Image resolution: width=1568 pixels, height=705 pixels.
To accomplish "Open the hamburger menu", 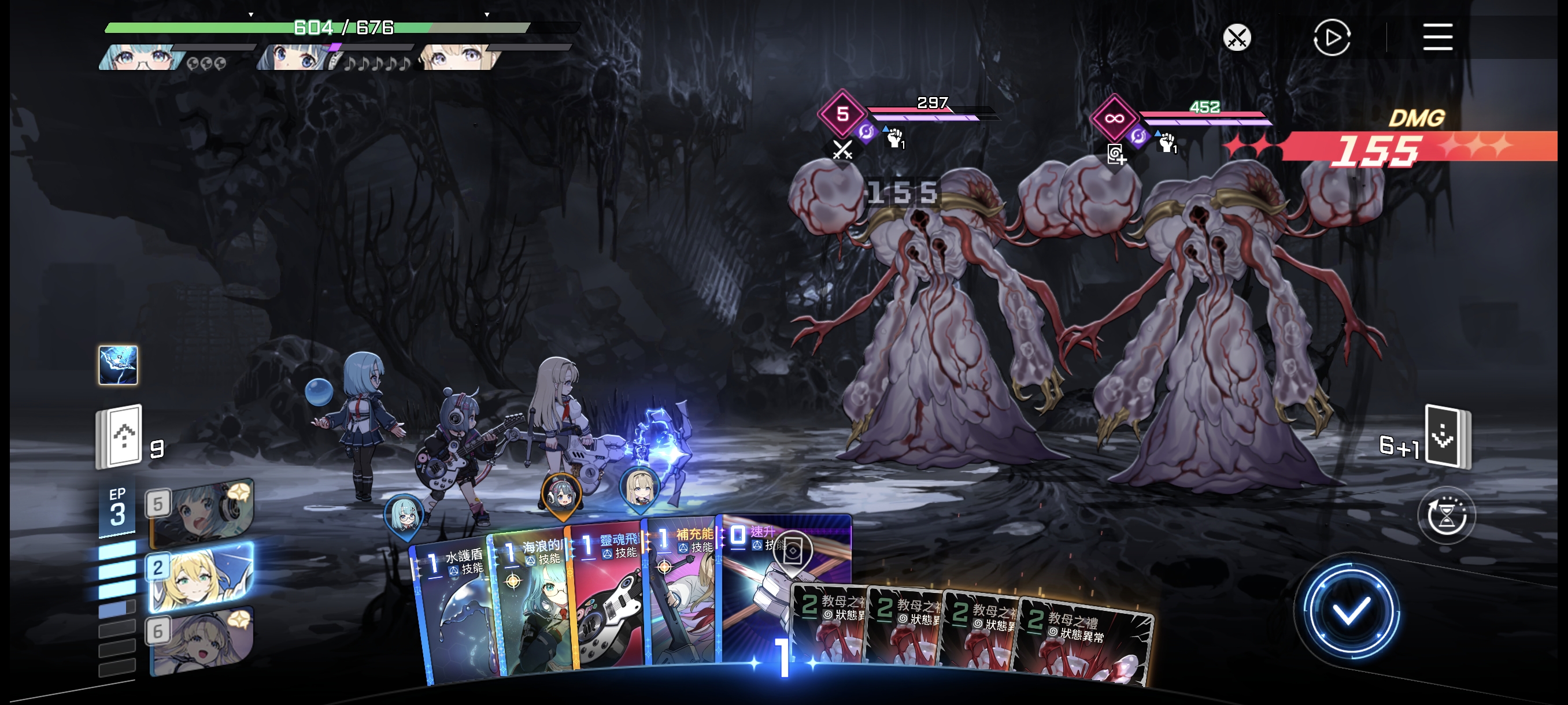I will point(1437,38).
